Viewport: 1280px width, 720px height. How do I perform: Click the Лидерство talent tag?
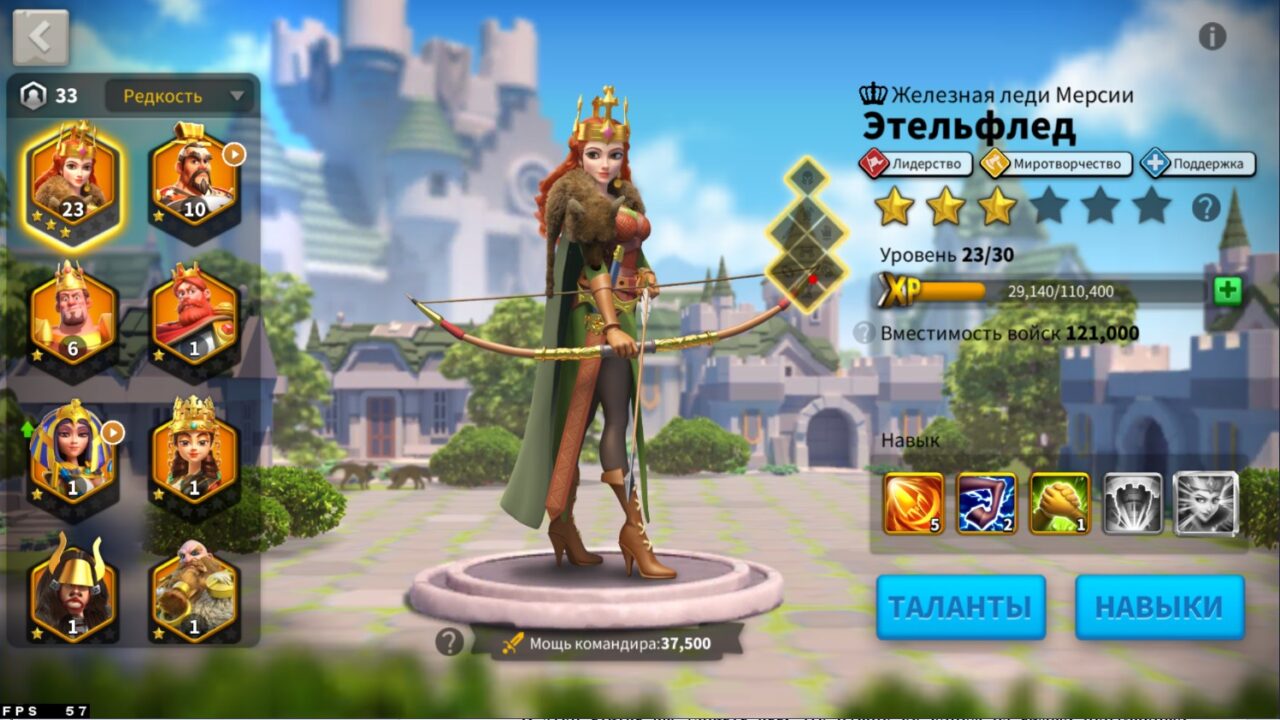(x=916, y=163)
